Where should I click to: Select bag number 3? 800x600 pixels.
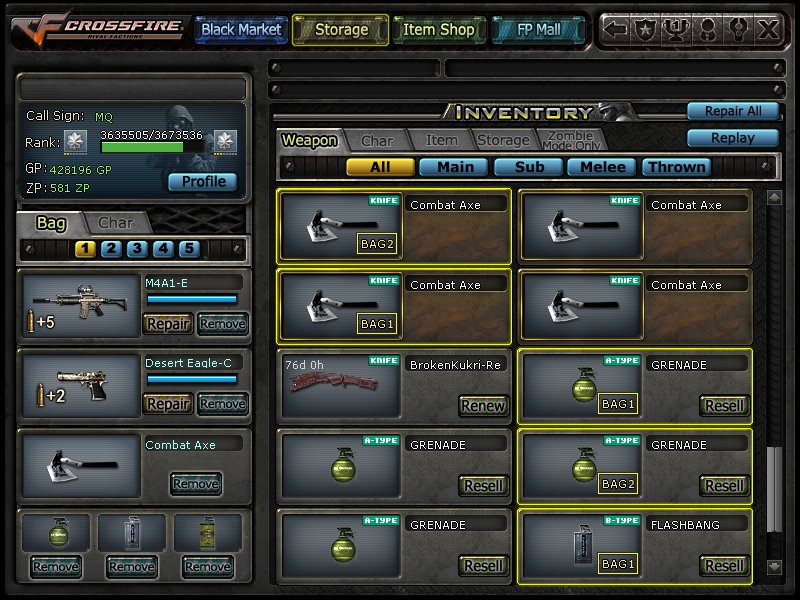point(138,249)
